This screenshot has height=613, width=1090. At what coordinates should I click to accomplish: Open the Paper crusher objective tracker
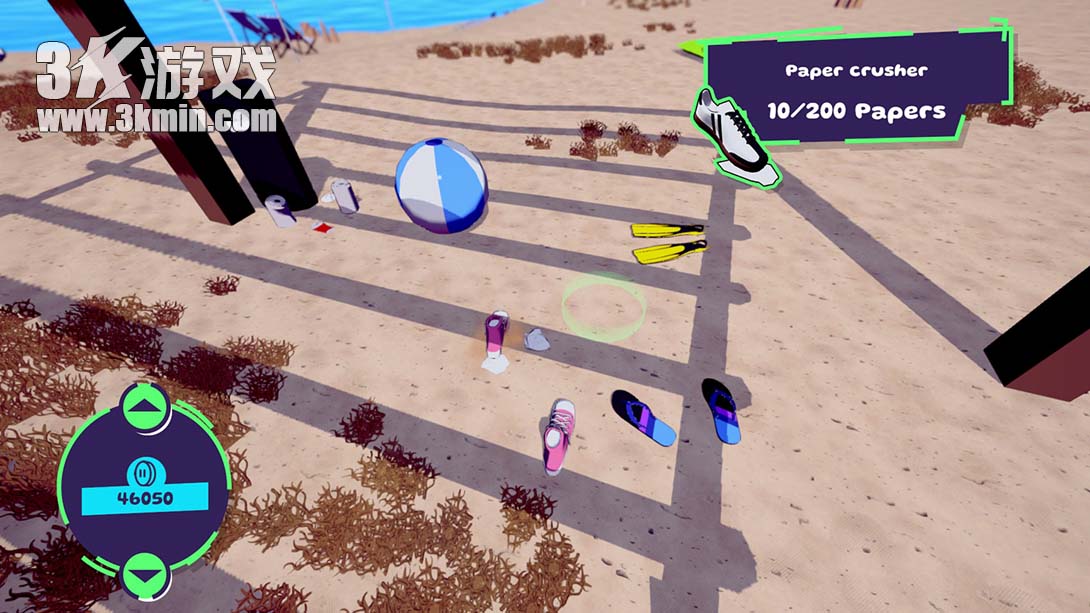[856, 92]
